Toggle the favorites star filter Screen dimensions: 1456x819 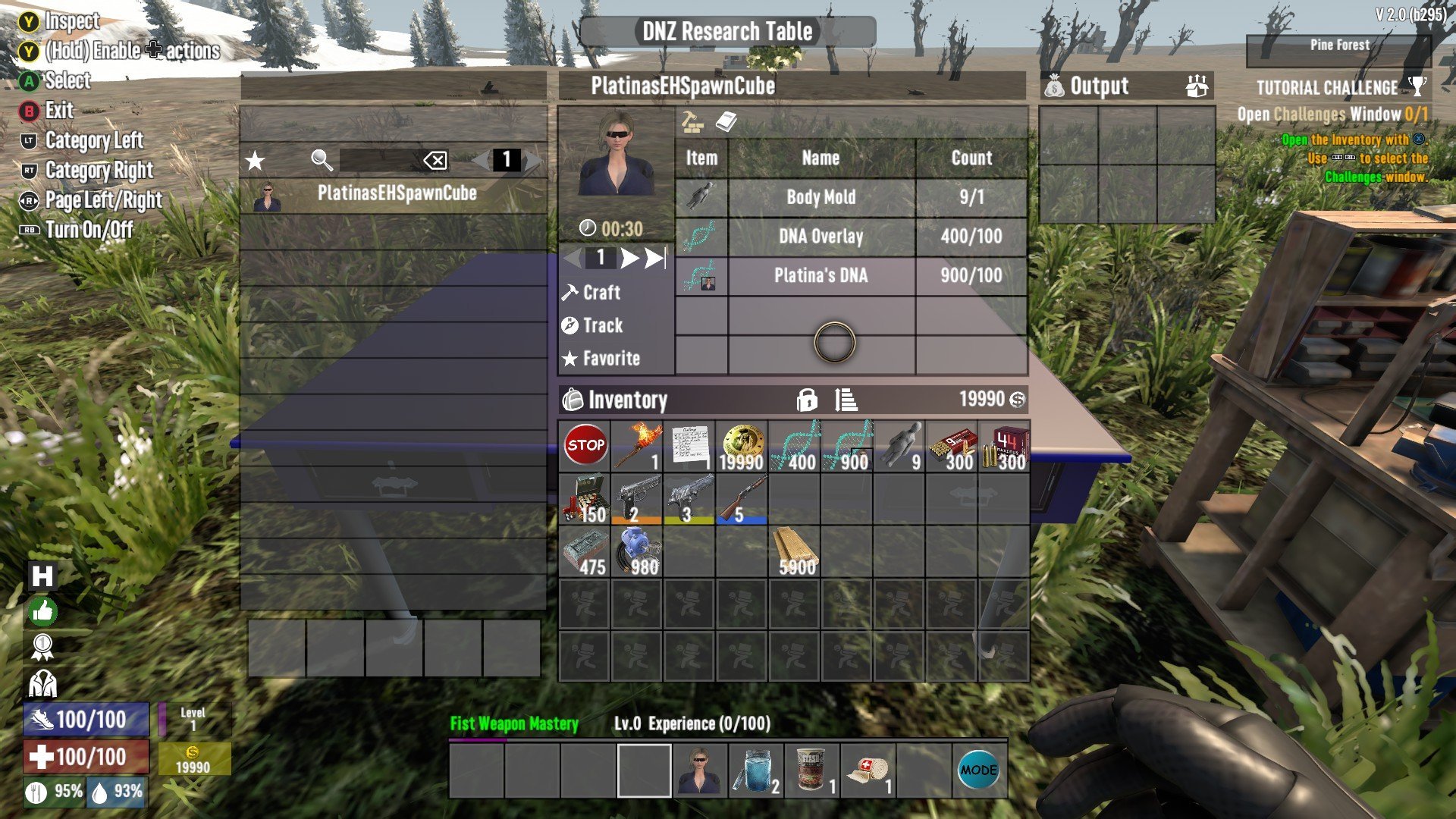[256, 161]
